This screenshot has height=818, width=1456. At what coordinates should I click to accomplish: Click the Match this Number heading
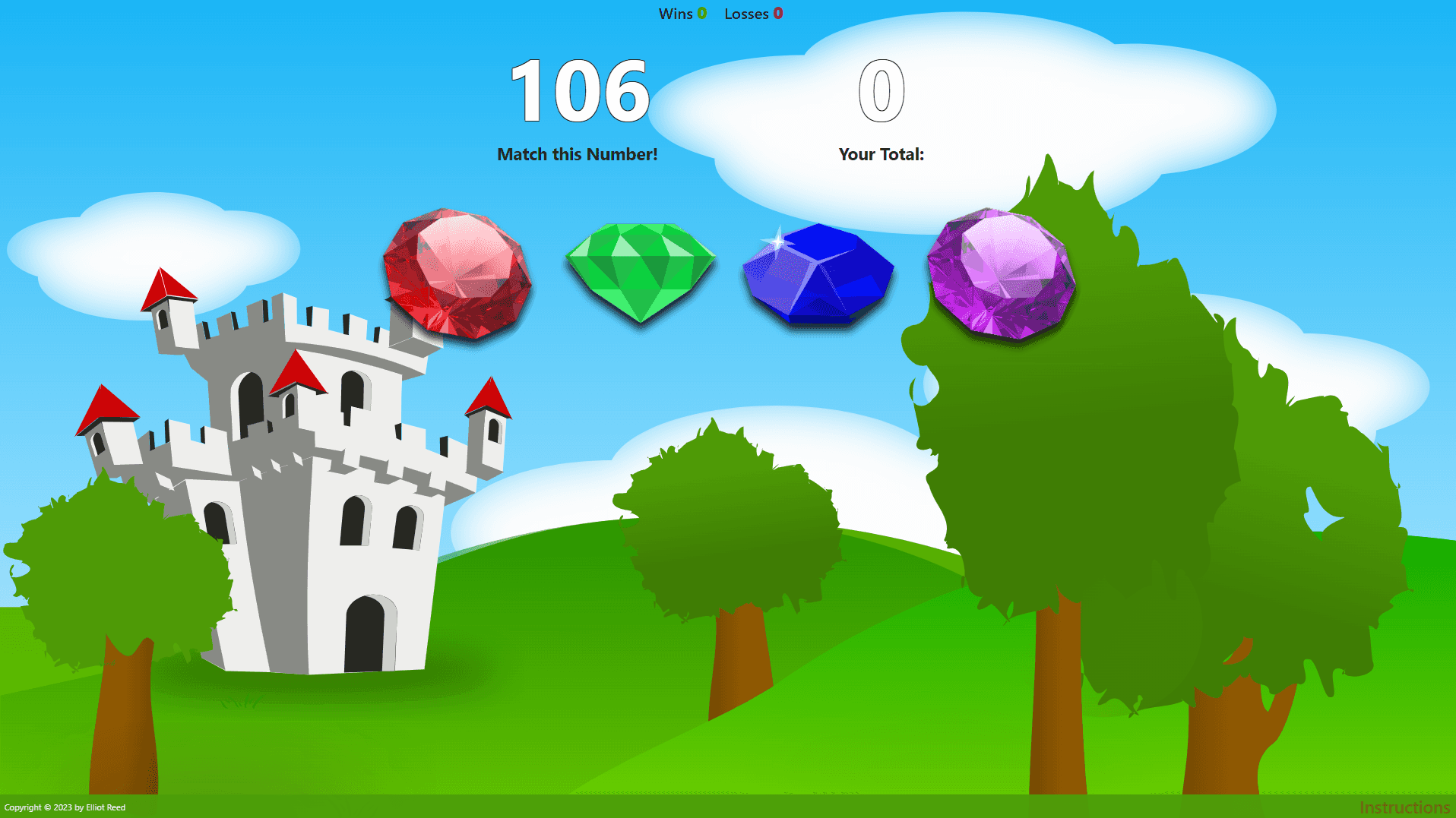point(578,153)
